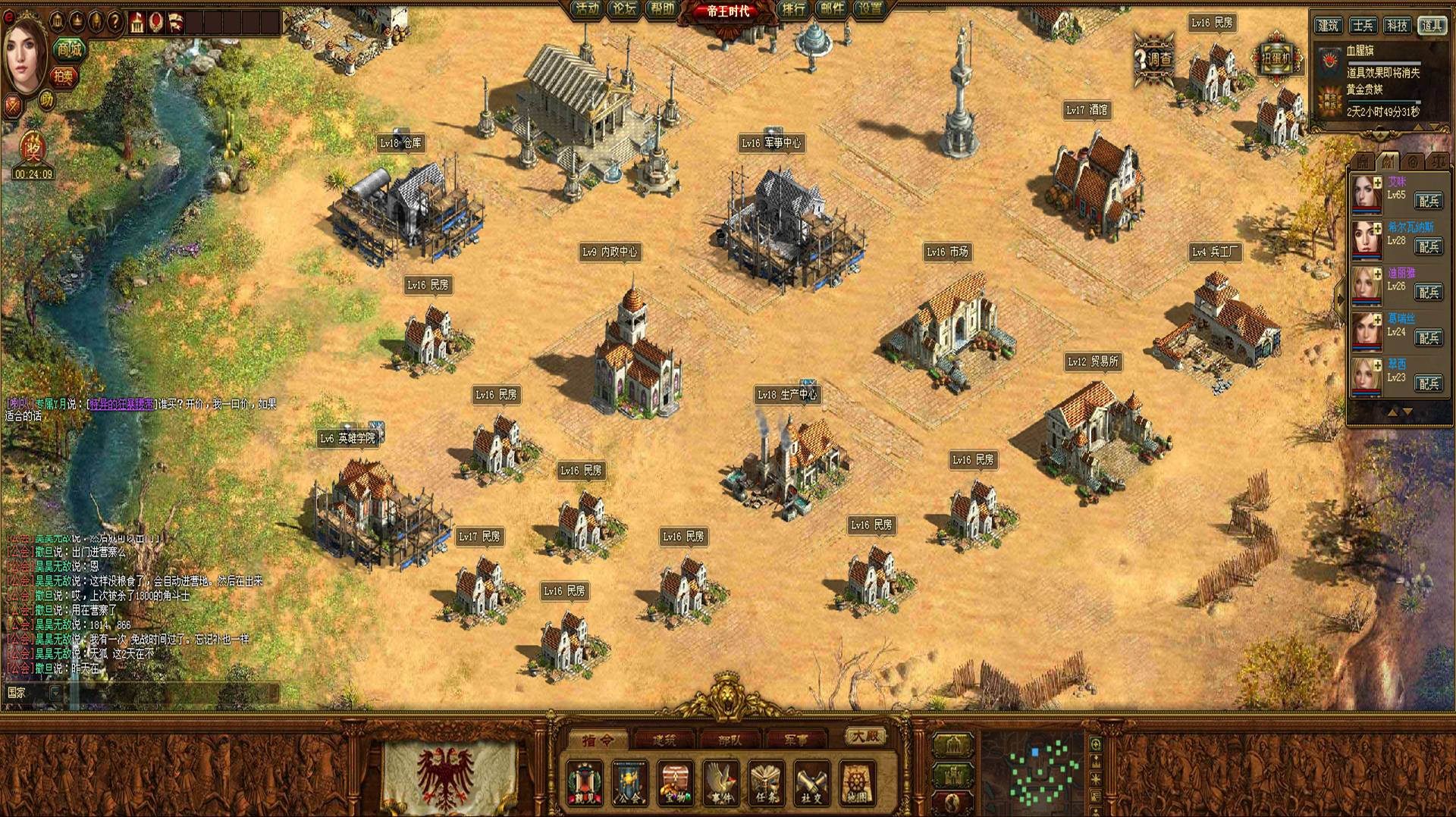Image resolution: width=1456 pixels, height=817 pixels.
Task: Open the 设置 settings menu
Action: tap(870, 9)
